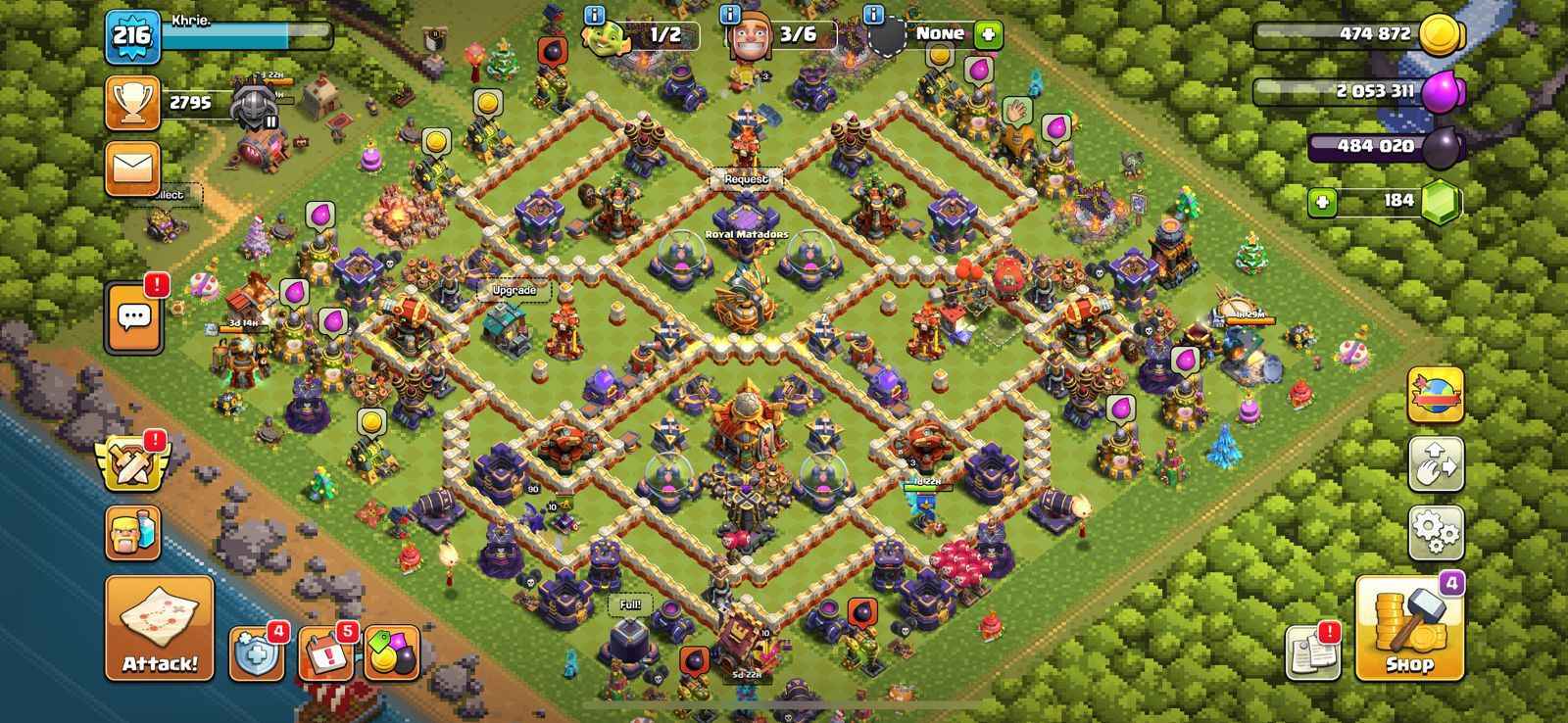The width and height of the screenshot is (1568, 723).
Task: Open the settings gears button
Action: click(x=1436, y=532)
